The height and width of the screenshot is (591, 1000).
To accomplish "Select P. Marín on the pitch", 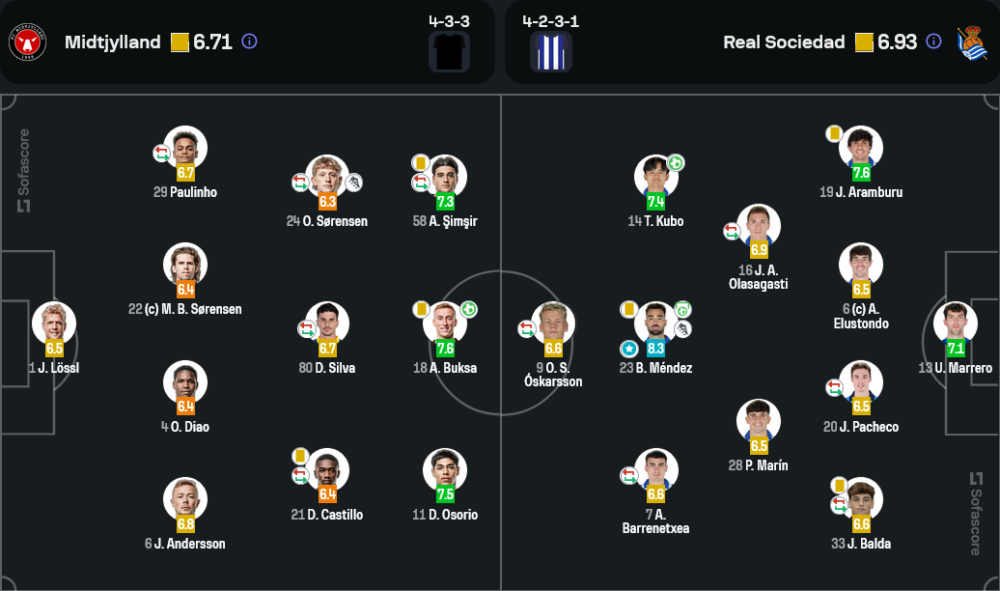I will point(759,422).
